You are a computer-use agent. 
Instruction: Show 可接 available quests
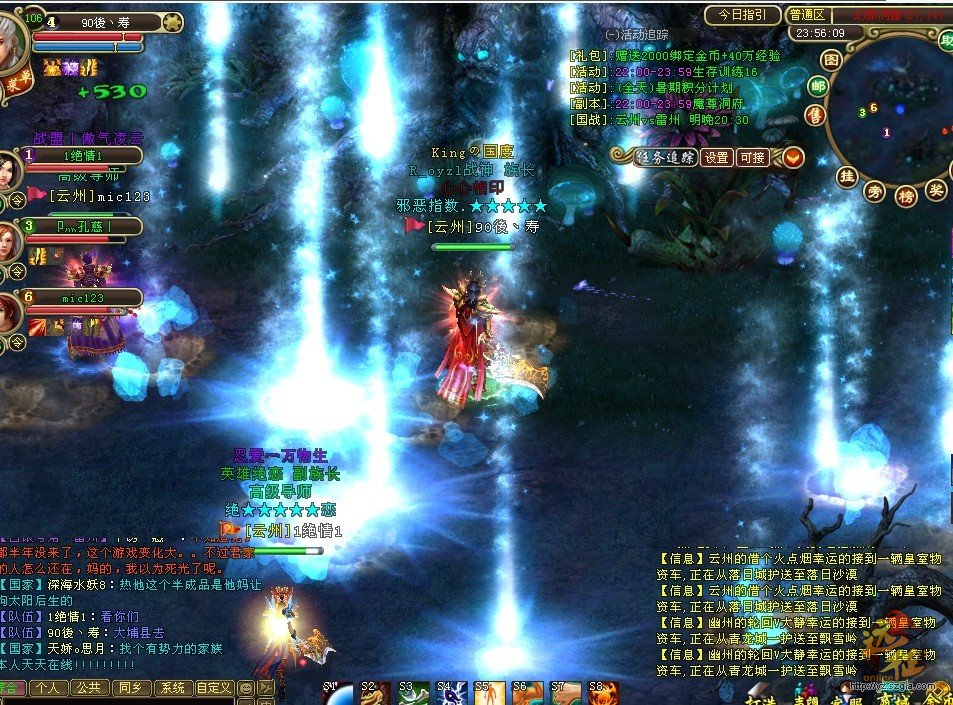pyautogui.click(x=751, y=157)
